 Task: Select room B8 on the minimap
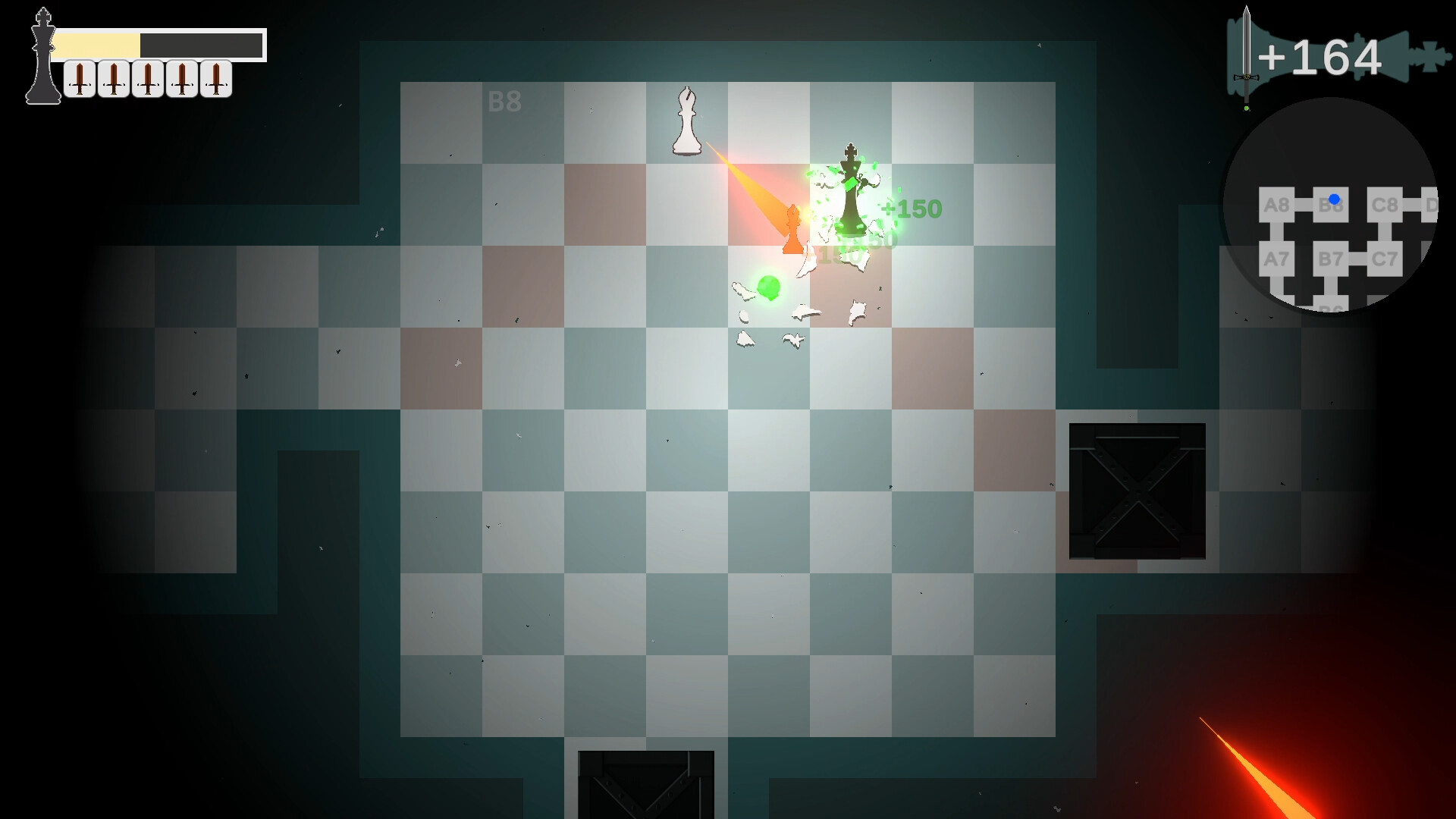point(1332,205)
